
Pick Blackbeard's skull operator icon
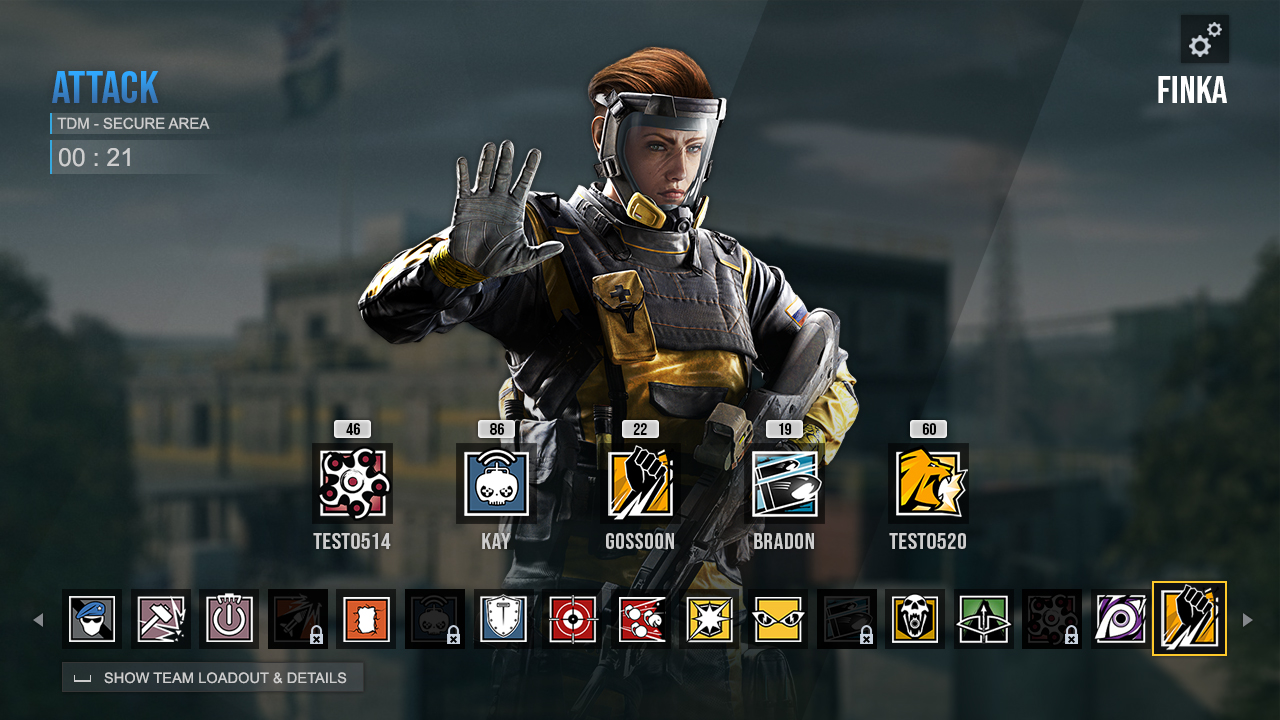[915, 619]
